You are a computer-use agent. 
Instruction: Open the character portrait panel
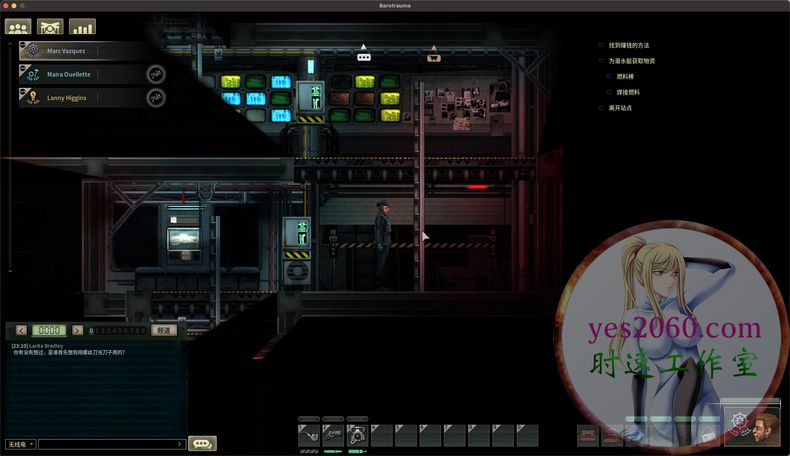[x=766, y=425]
